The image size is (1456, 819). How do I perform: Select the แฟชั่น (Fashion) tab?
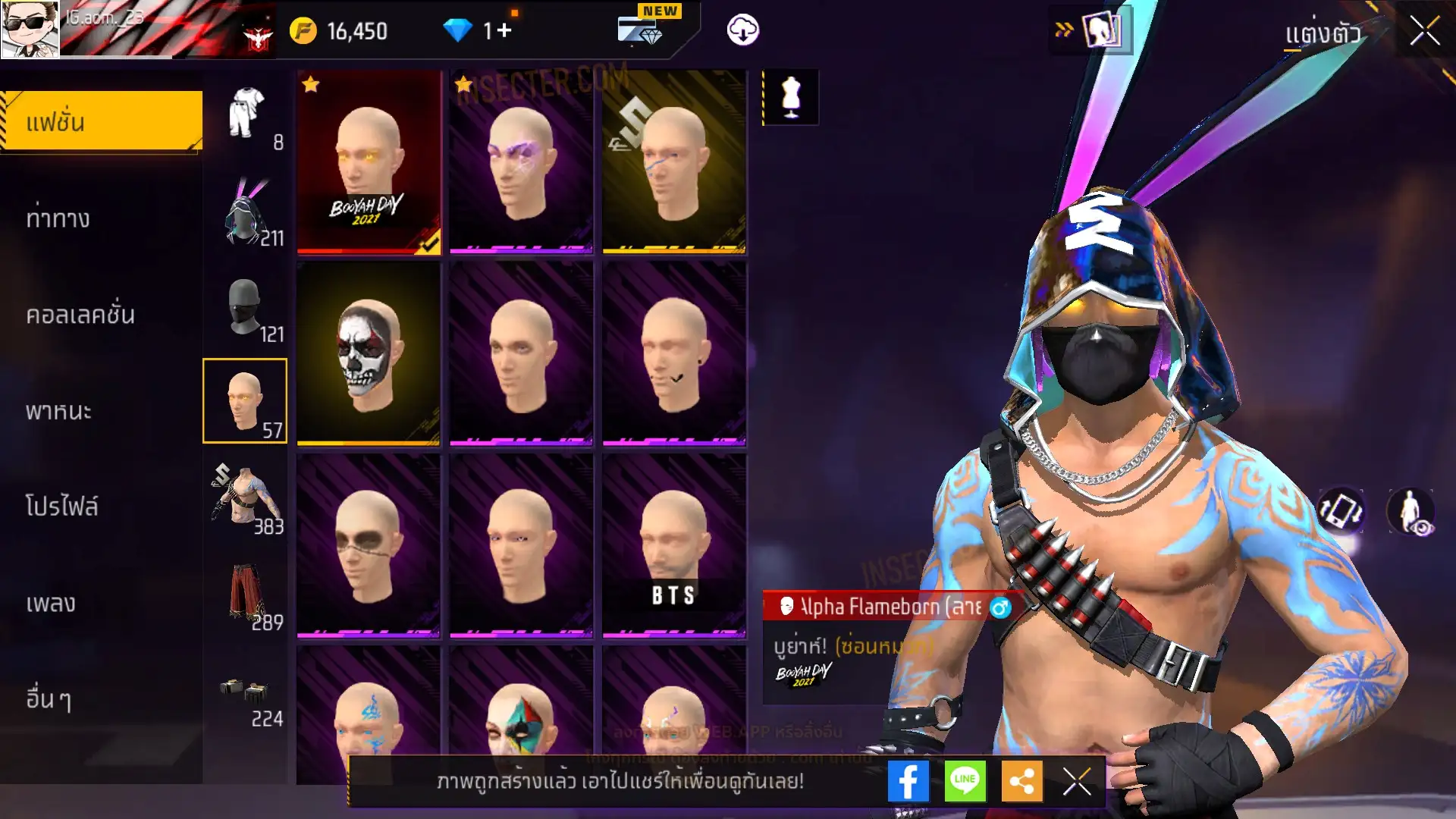(x=102, y=121)
